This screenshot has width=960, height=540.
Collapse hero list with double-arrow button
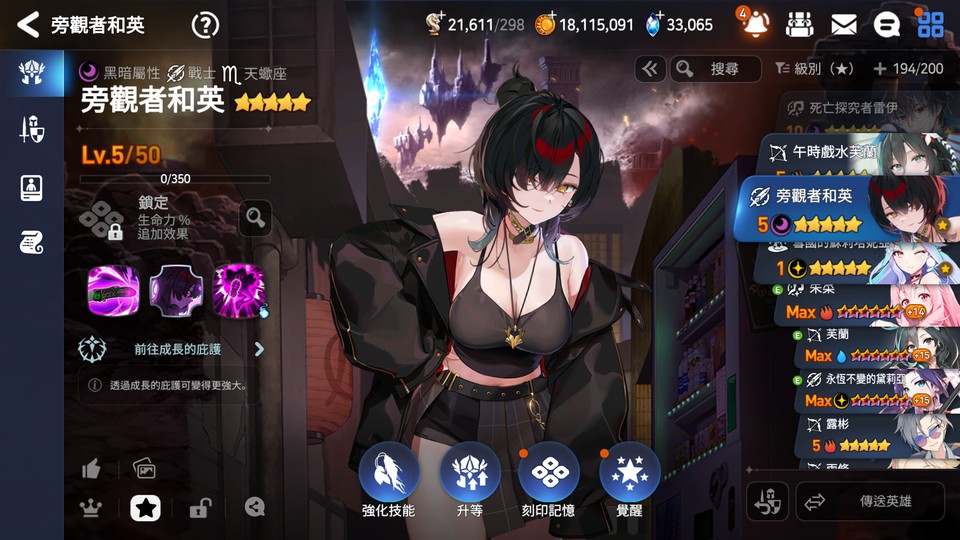pos(650,68)
